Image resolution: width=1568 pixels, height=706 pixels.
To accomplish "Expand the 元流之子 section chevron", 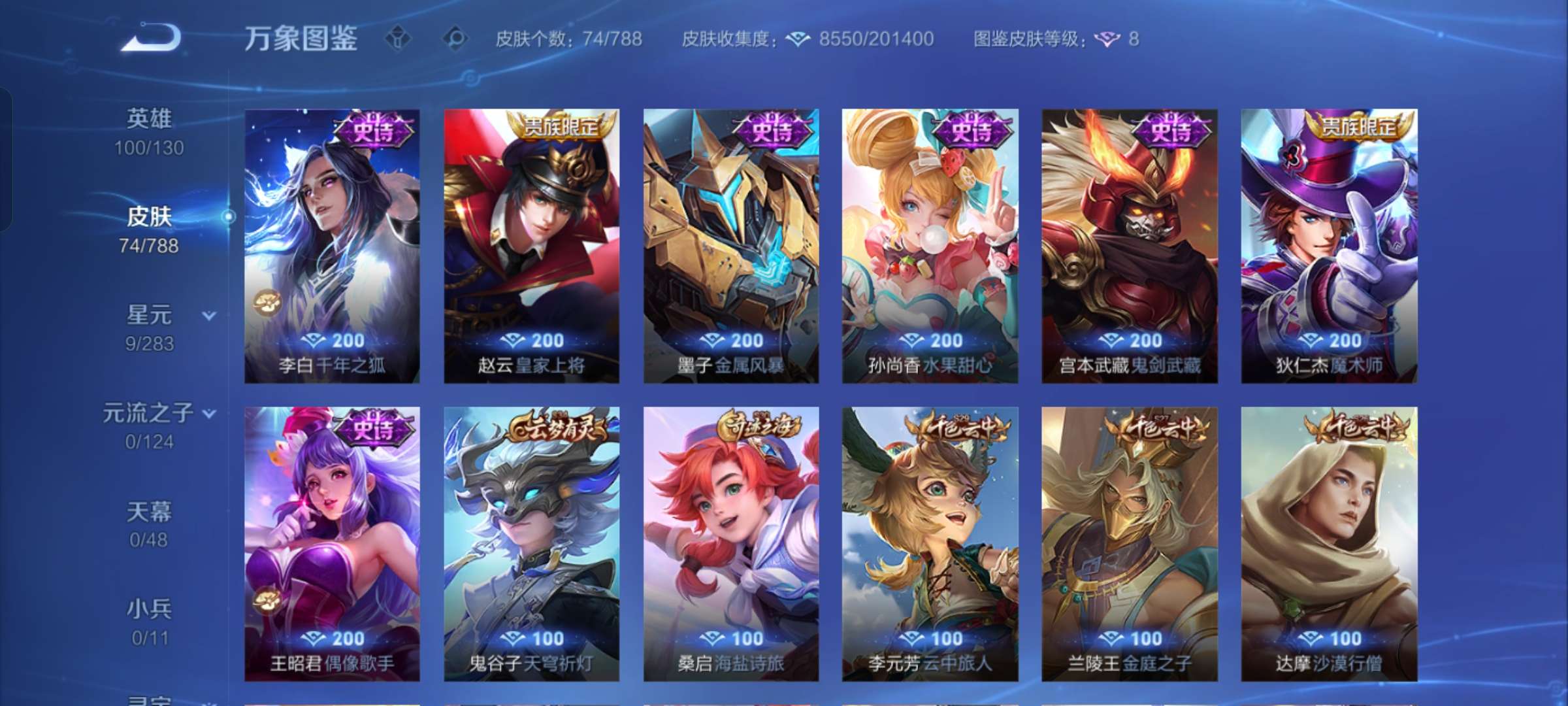I will pyautogui.click(x=209, y=414).
